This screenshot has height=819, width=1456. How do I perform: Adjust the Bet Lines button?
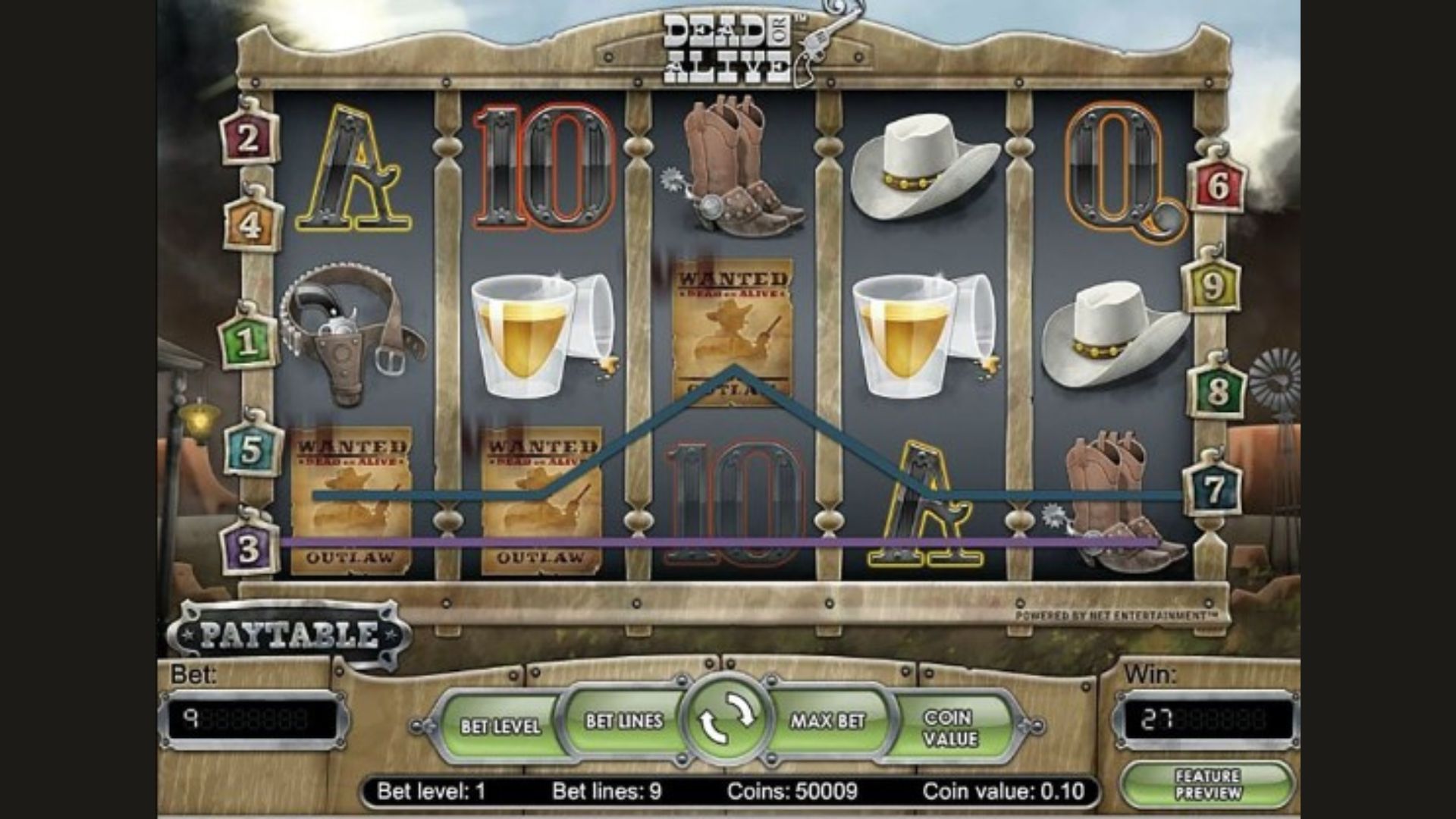[623, 720]
